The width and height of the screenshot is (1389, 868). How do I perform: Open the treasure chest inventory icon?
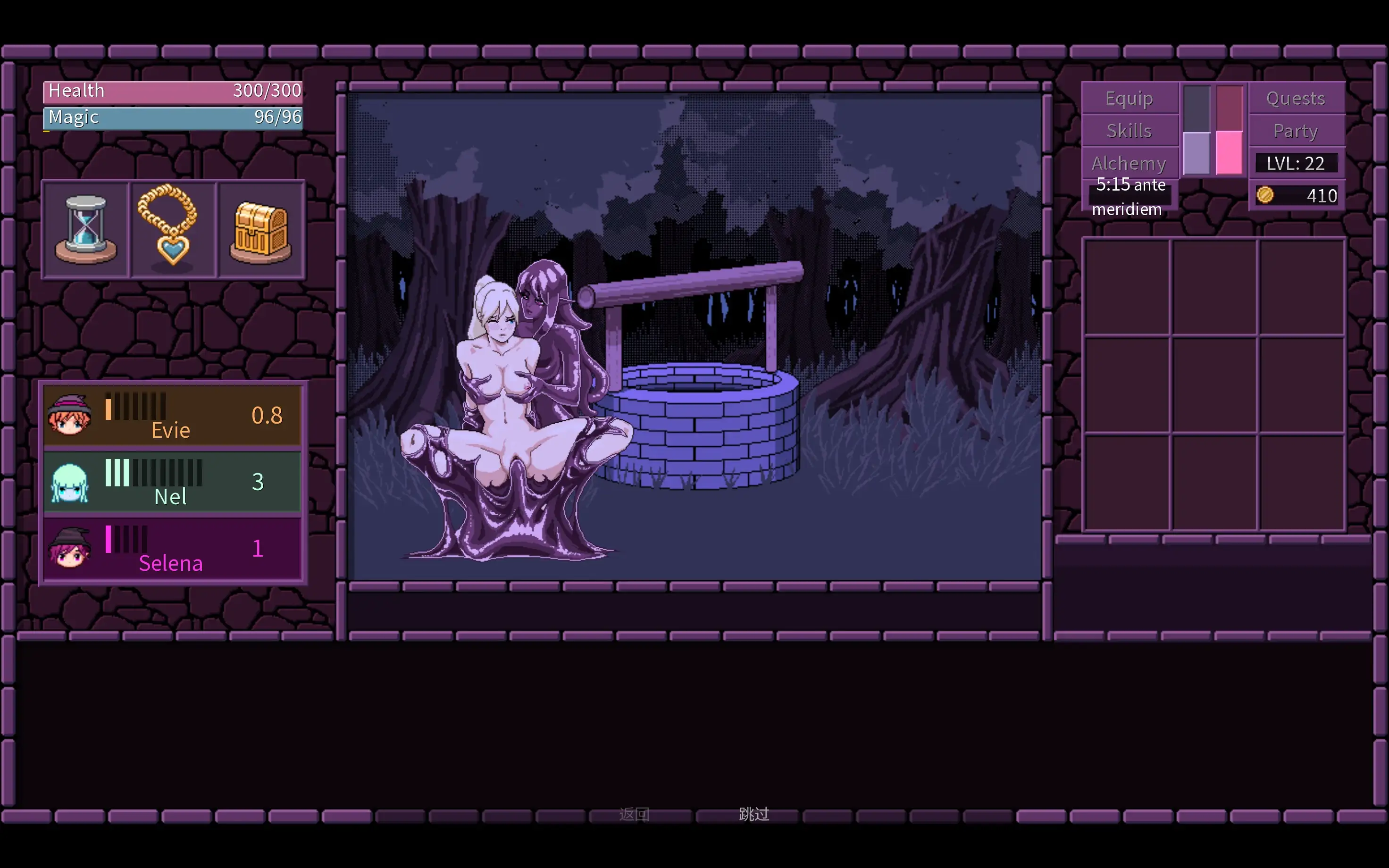(260, 230)
